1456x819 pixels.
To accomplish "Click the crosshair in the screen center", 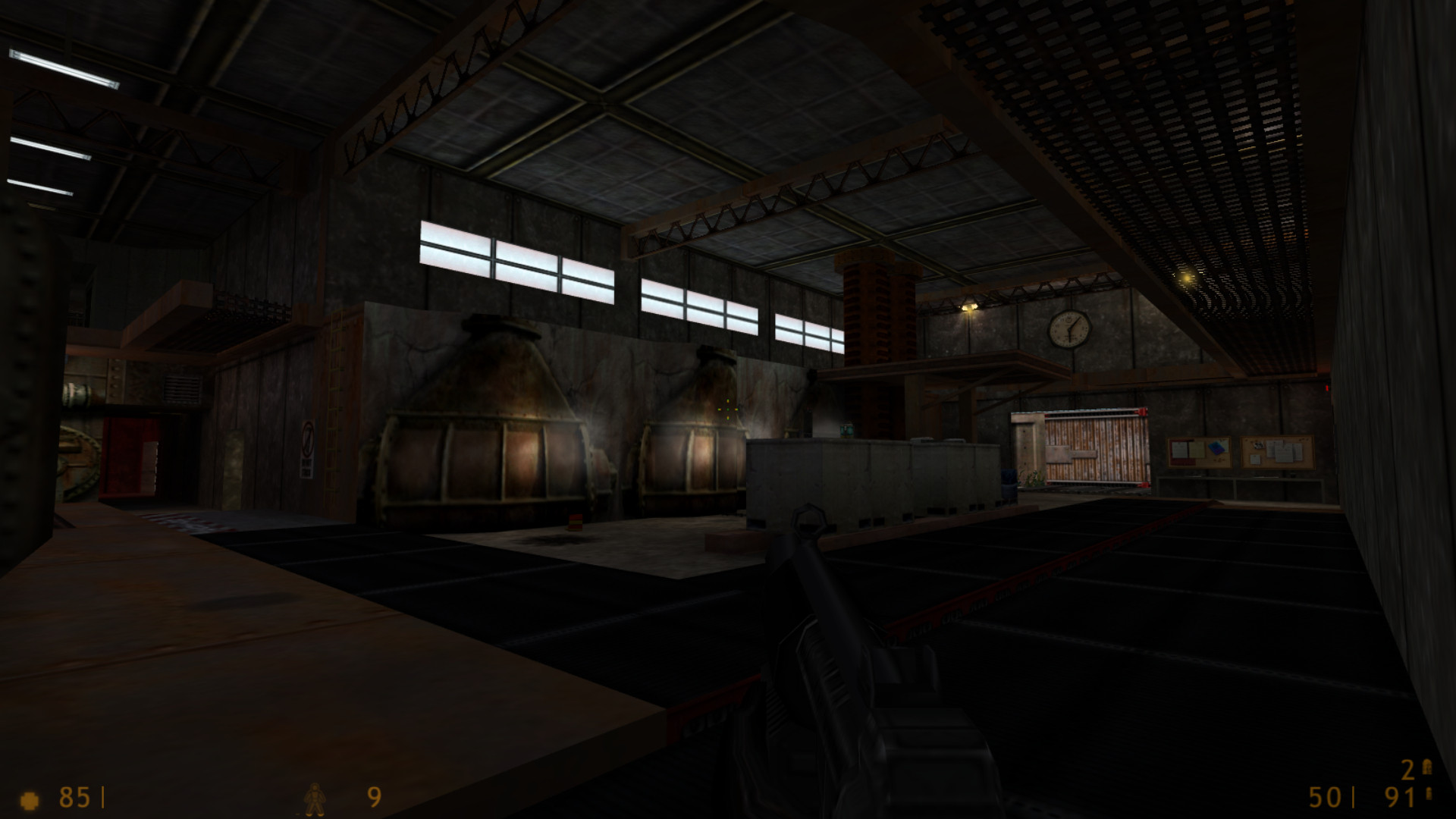I will point(728,409).
